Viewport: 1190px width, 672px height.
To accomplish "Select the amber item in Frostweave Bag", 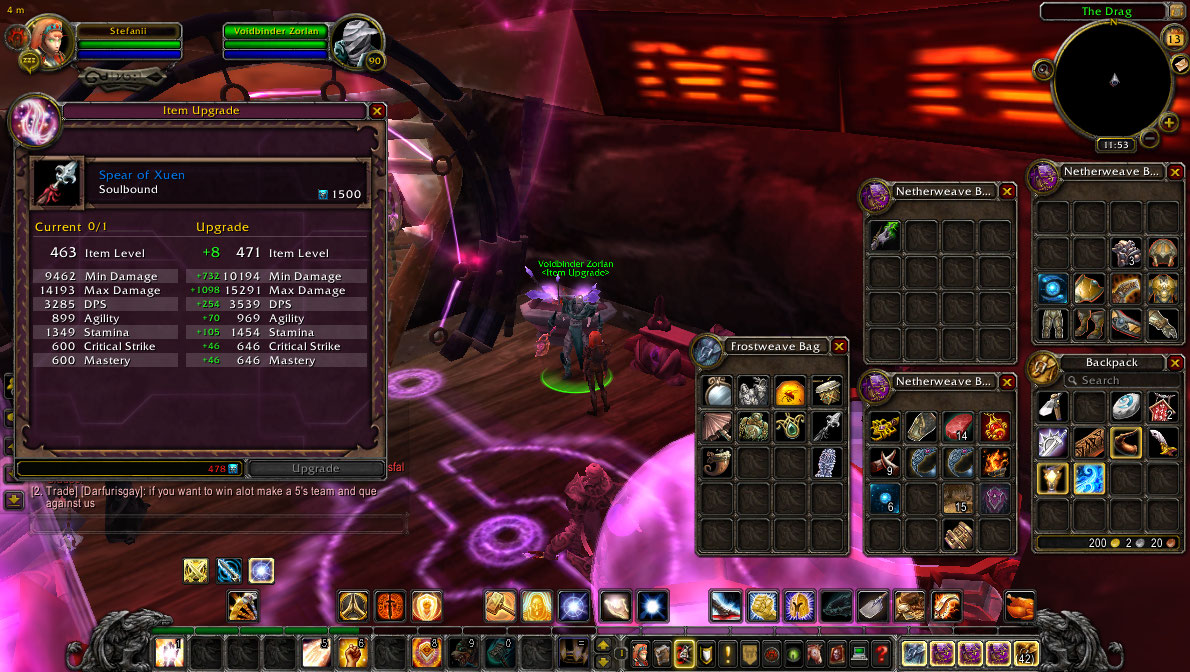I will [790, 391].
